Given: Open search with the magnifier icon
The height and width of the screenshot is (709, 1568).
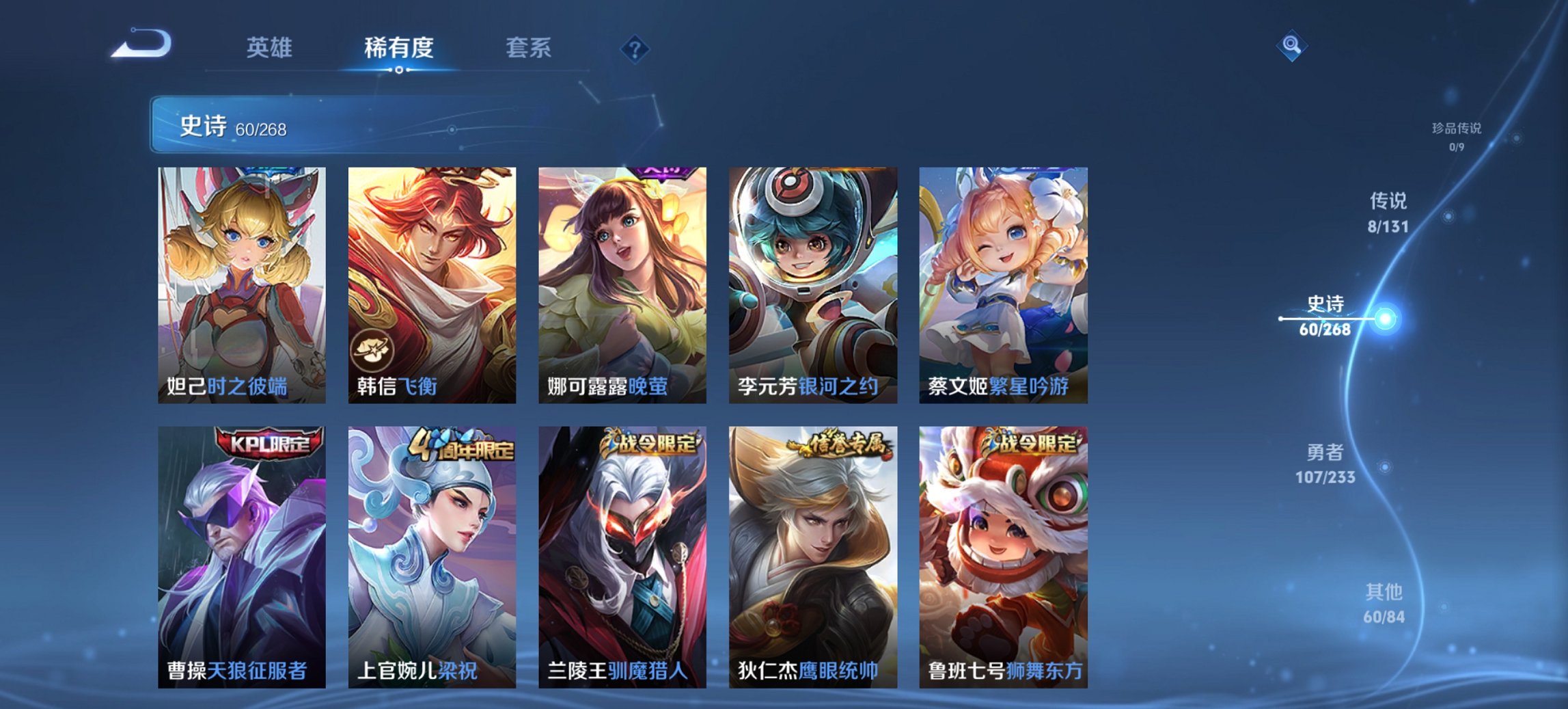Looking at the screenshot, I should click(x=1290, y=46).
